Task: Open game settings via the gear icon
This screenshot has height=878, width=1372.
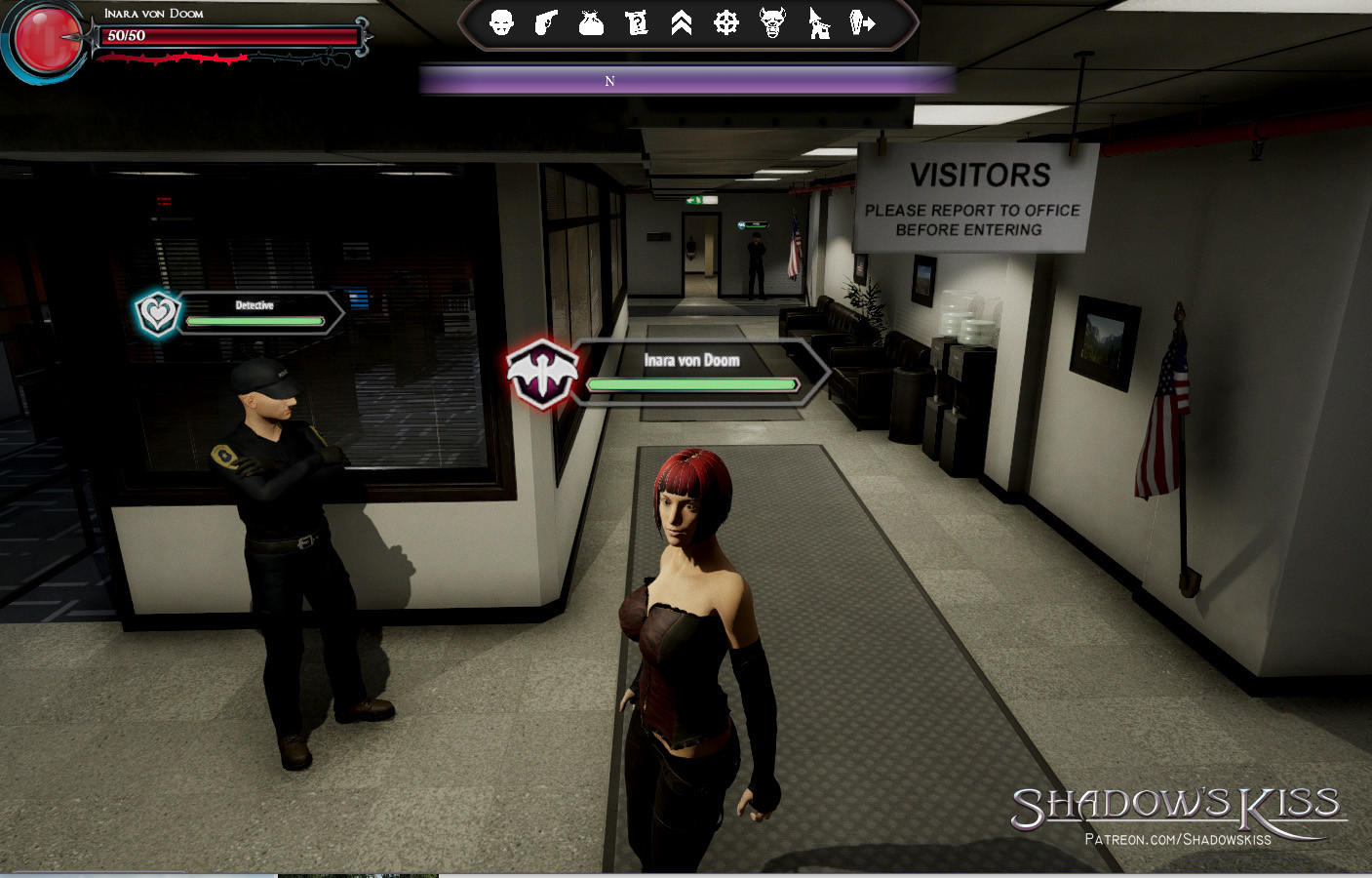Action: click(725, 22)
